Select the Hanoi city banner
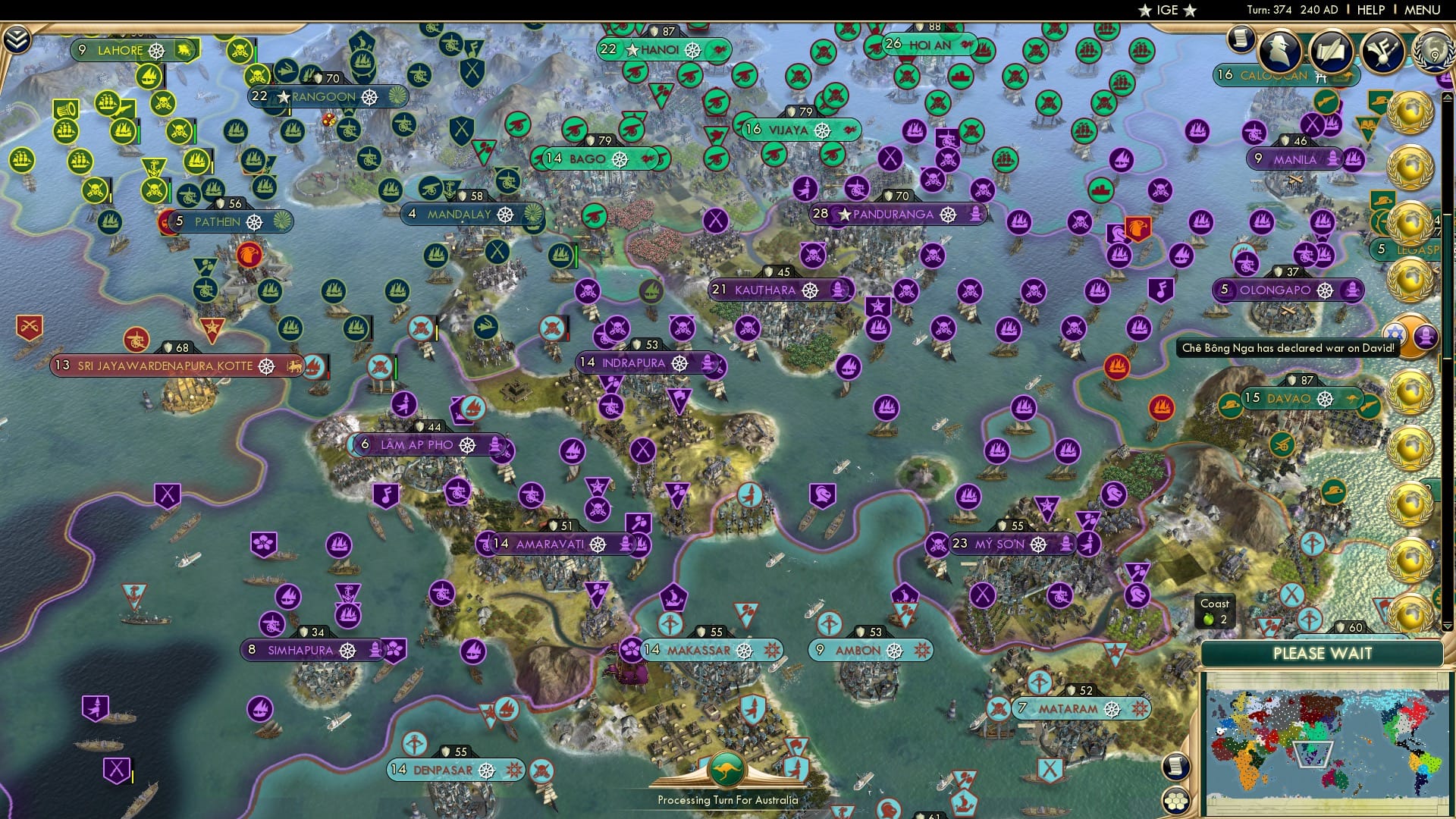Viewport: 1456px width, 819px height. tap(660, 50)
